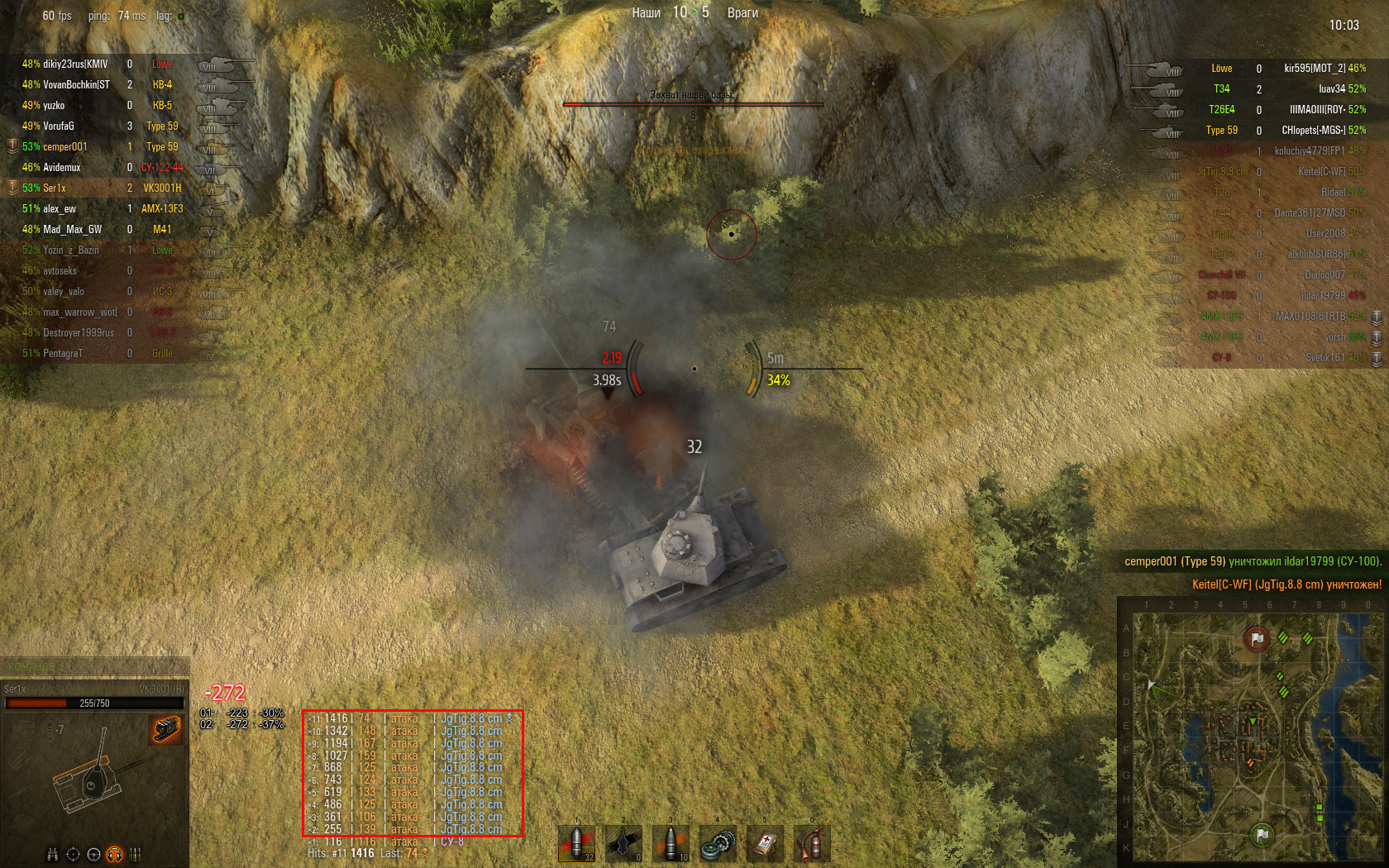
Task: Select the high-explosive shell slot with 10 rounds
Action: point(671,843)
